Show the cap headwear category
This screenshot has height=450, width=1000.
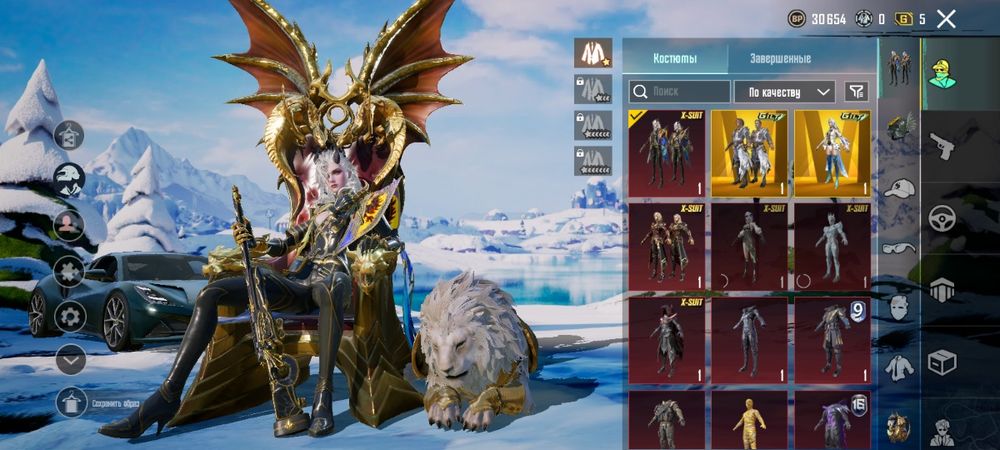(x=899, y=188)
